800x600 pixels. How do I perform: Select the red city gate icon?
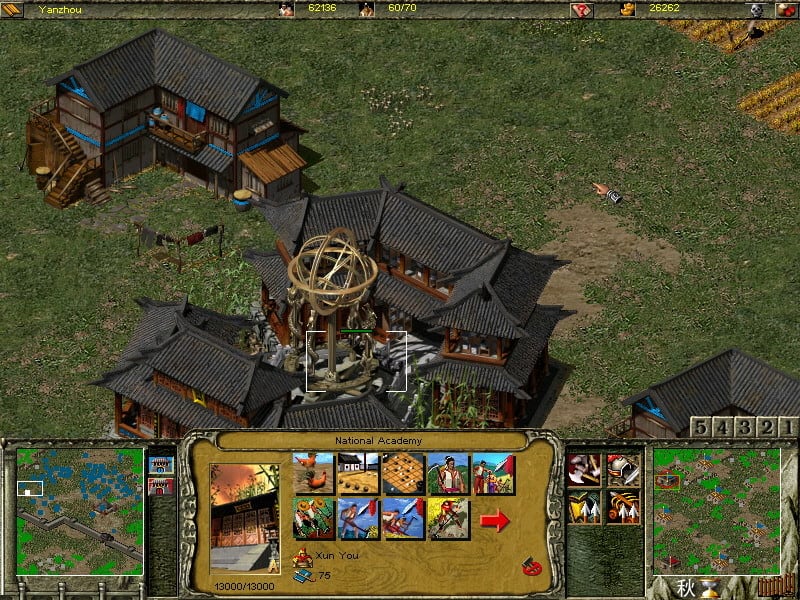160,487
